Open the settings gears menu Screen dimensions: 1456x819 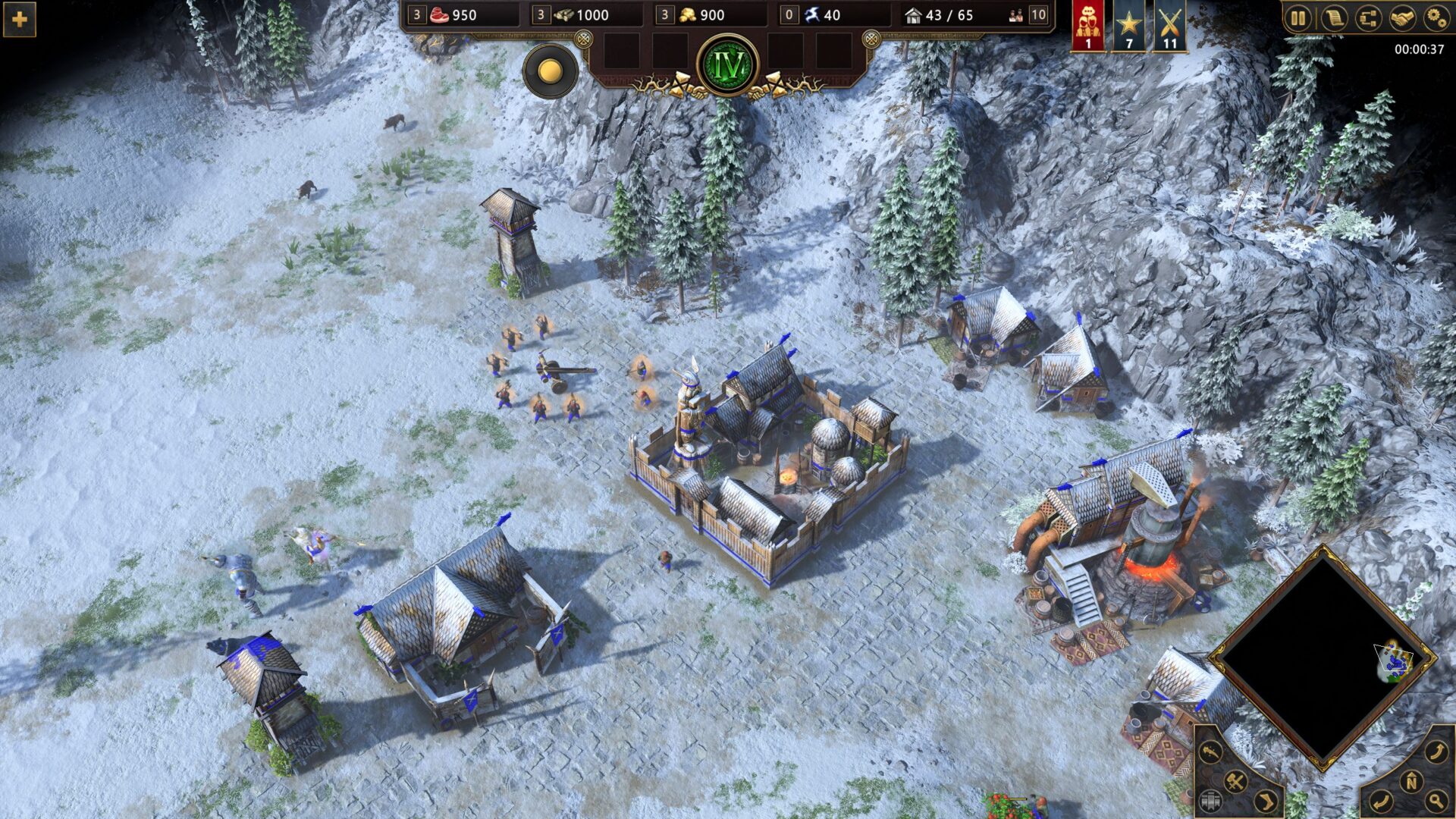point(1436,18)
